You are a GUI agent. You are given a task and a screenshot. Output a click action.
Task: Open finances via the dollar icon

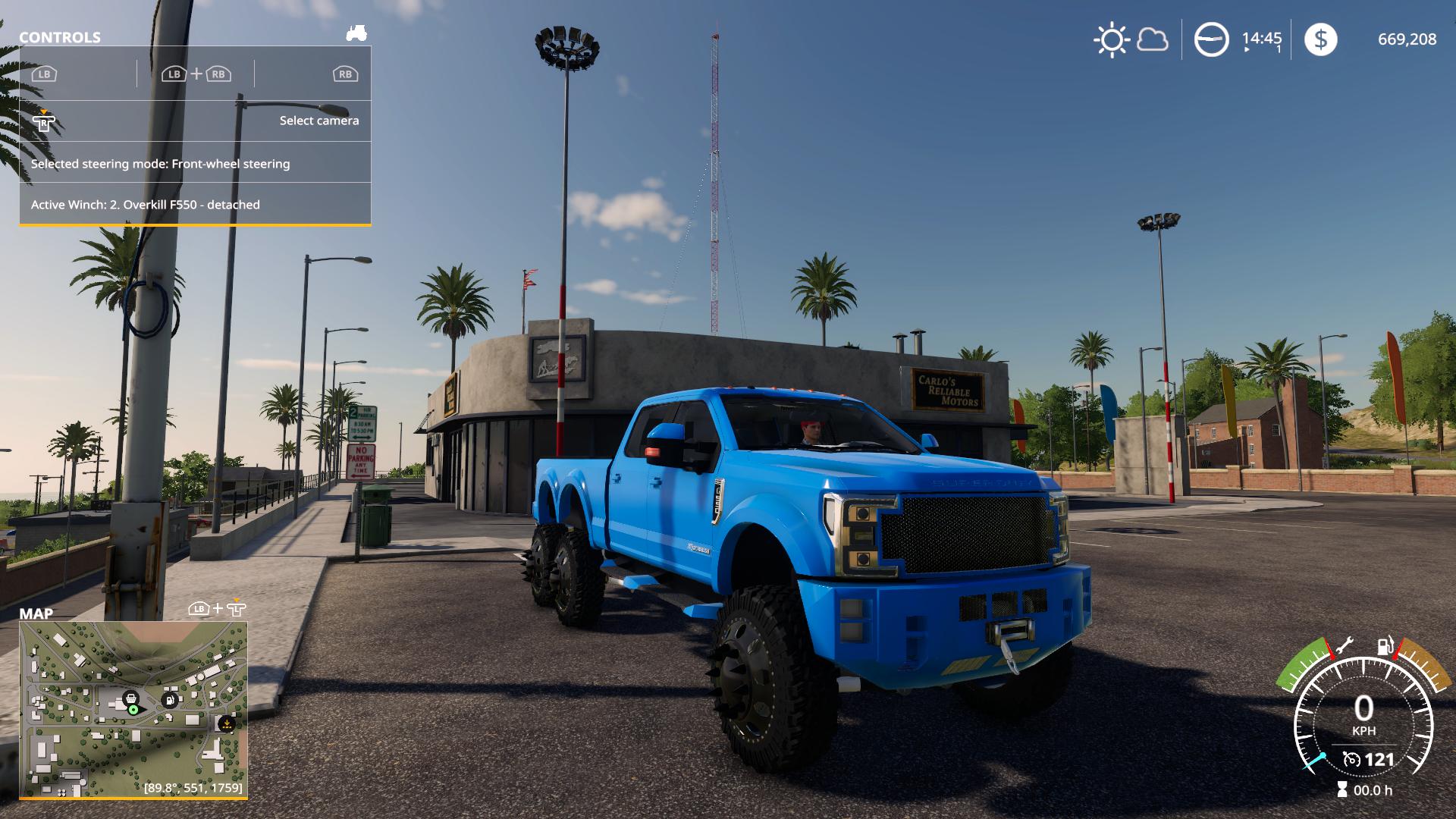coord(1320,39)
